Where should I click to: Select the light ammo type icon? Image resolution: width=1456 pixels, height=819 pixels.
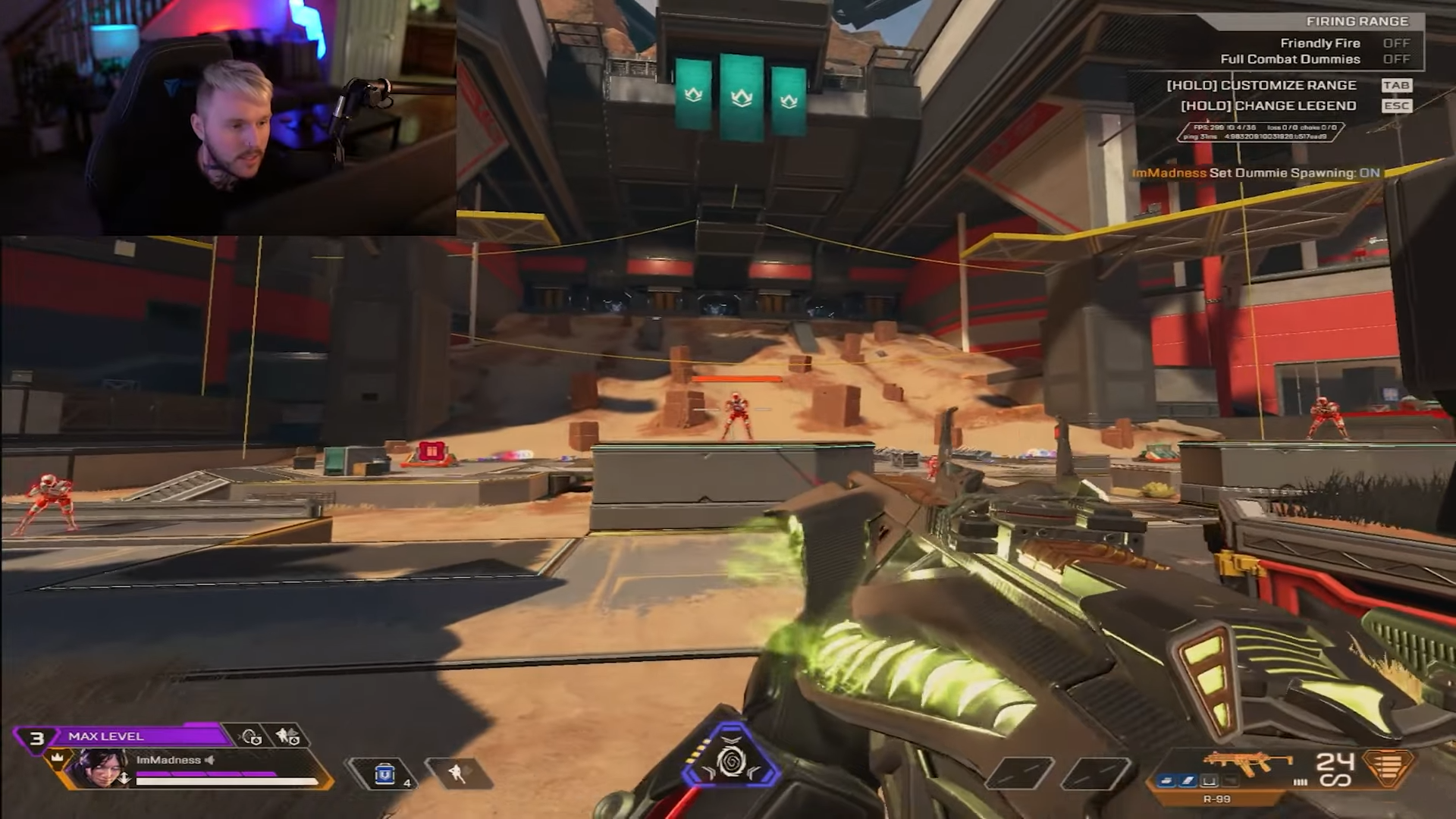point(1388,767)
